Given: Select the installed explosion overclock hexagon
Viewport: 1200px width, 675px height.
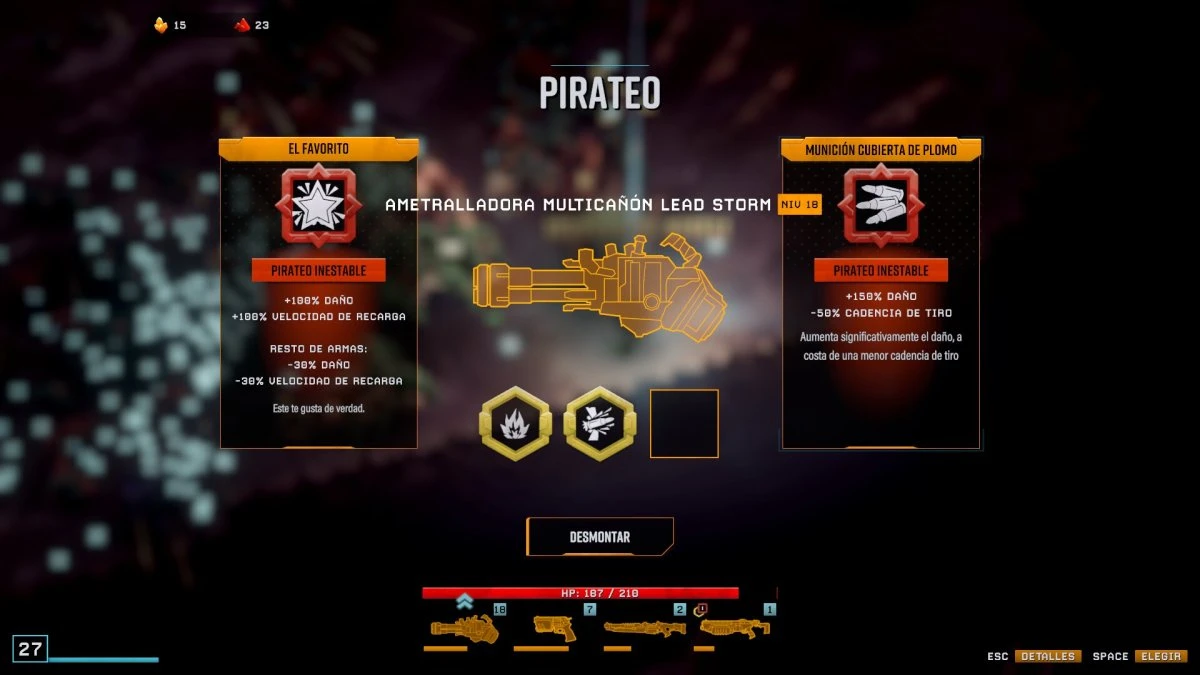Looking at the screenshot, I should [x=516, y=423].
